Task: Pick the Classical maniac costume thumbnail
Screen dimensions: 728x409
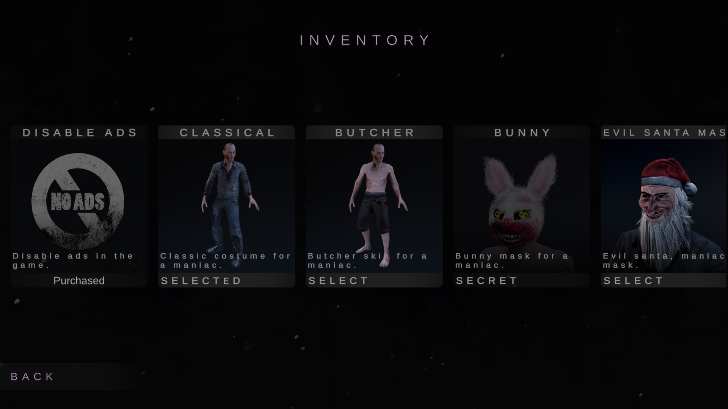Action: pos(226,197)
